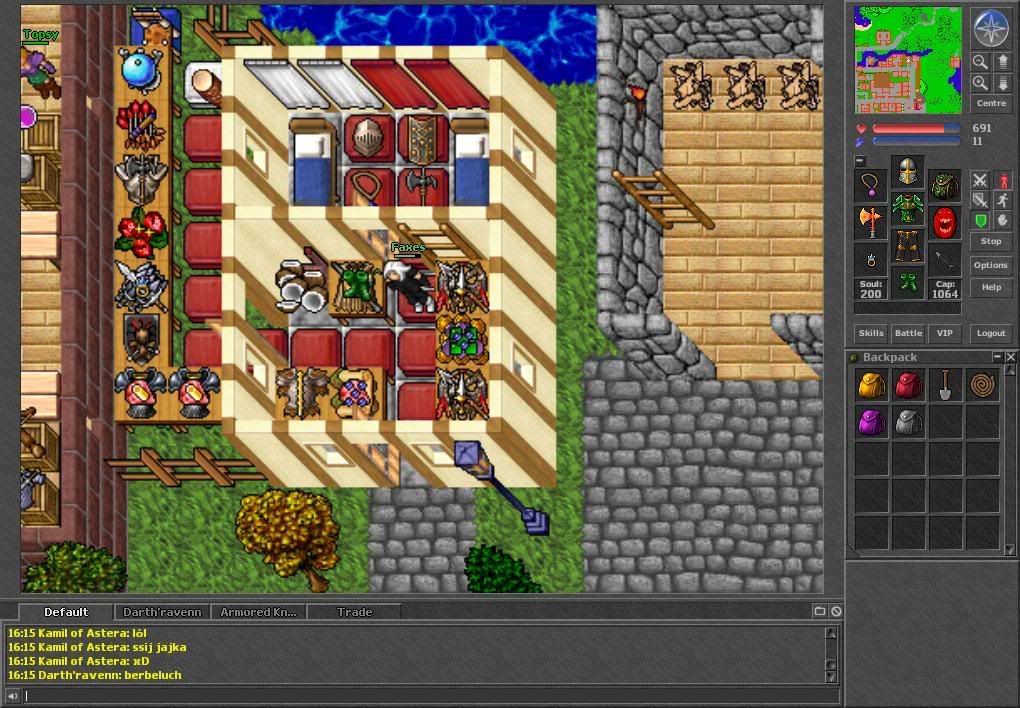Click the Help button
Viewport: 1020px width, 708px height.
pyautogui.click(x=990, y=287)
